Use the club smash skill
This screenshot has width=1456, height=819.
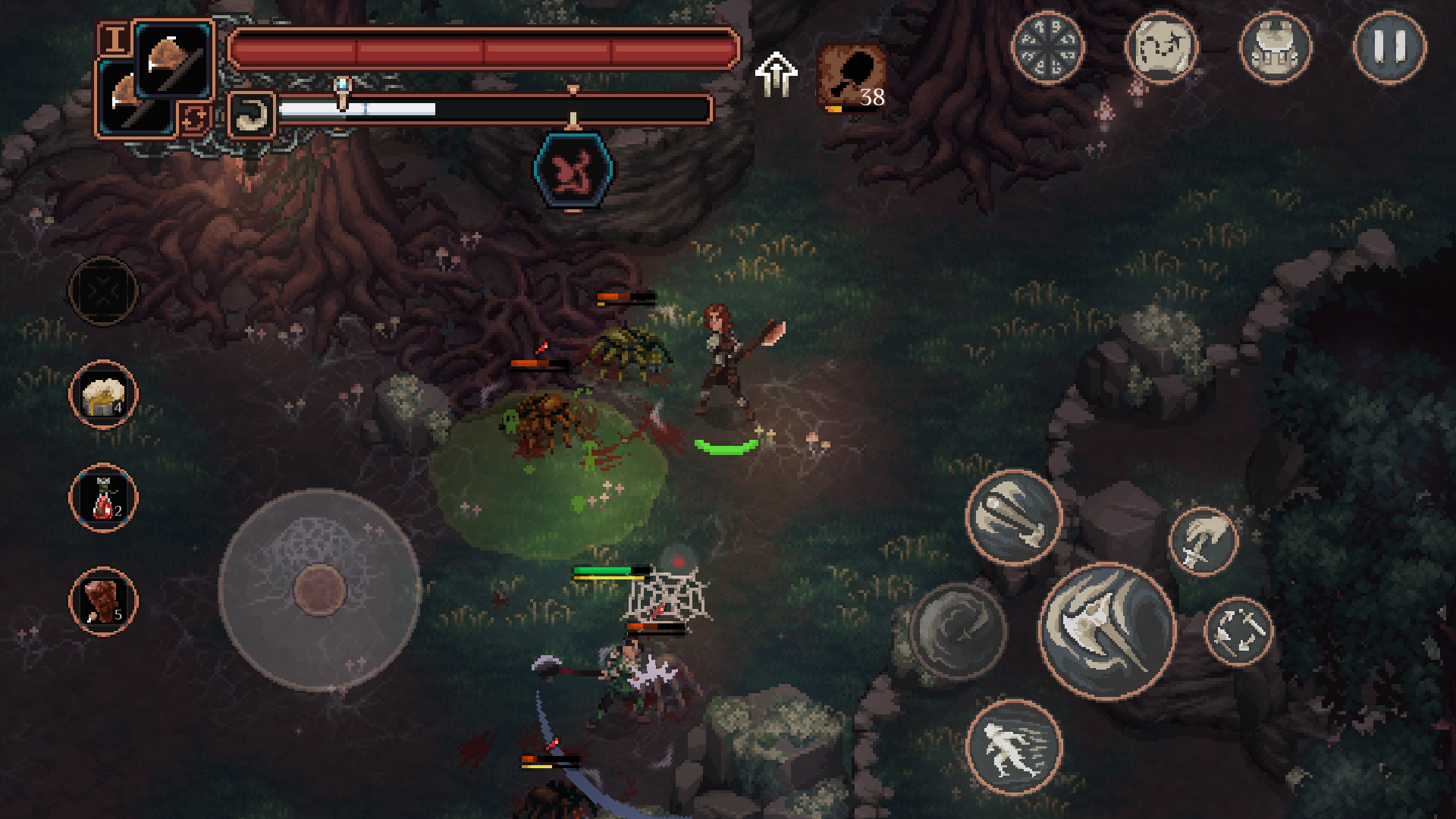coord(1014,518)
